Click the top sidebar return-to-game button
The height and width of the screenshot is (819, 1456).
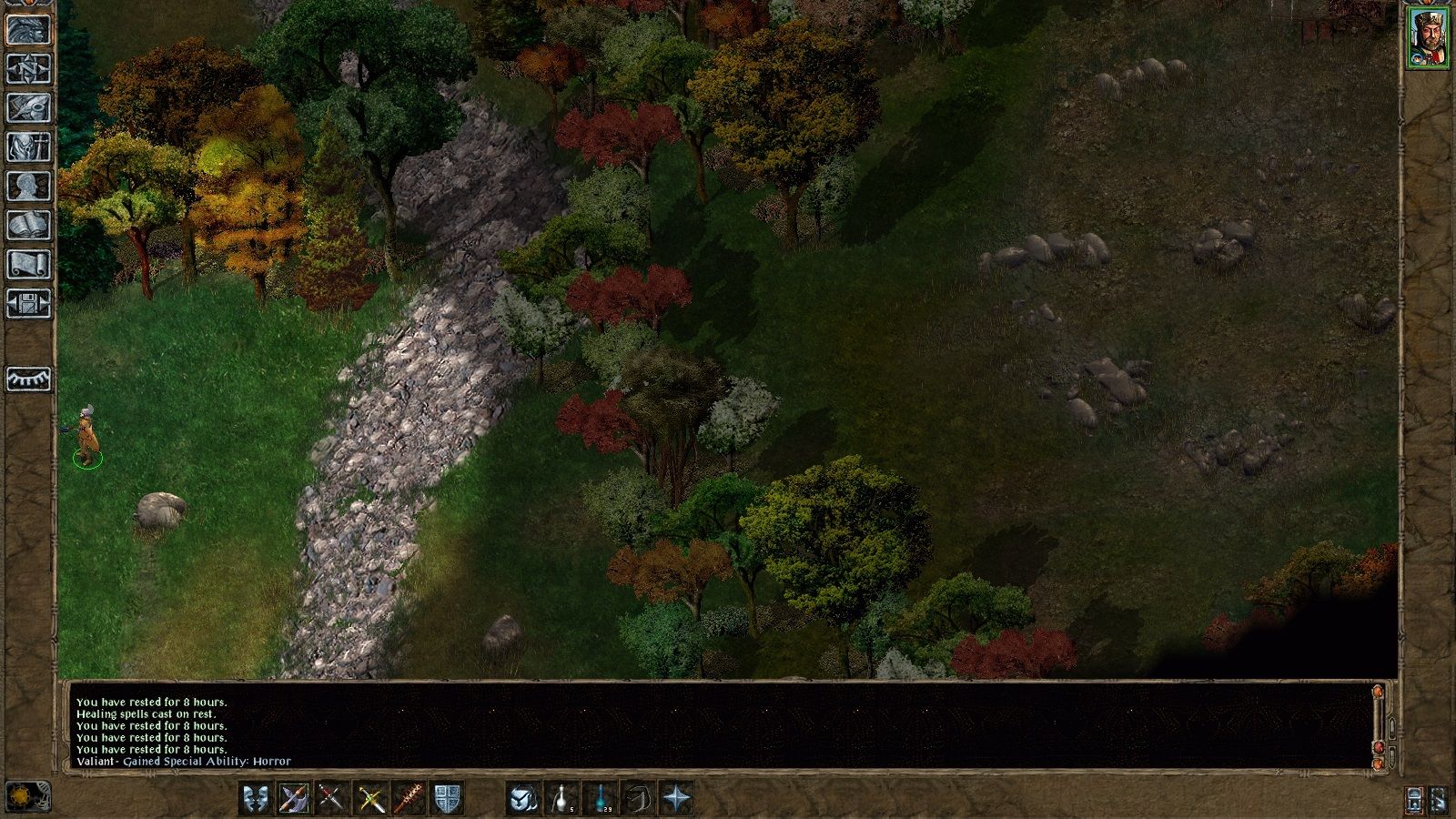(x=29, y=30)
